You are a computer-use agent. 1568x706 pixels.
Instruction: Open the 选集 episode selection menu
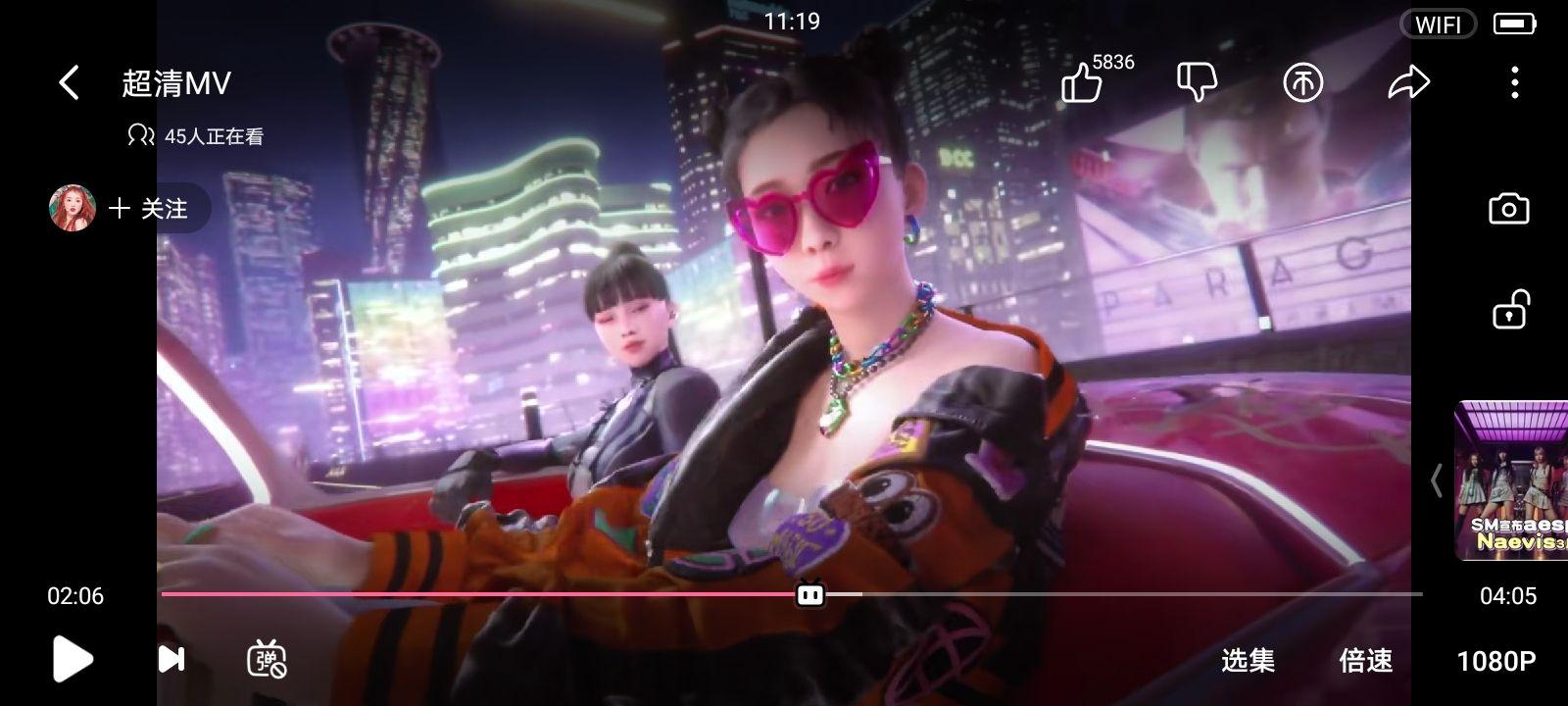pos(1247,662)
